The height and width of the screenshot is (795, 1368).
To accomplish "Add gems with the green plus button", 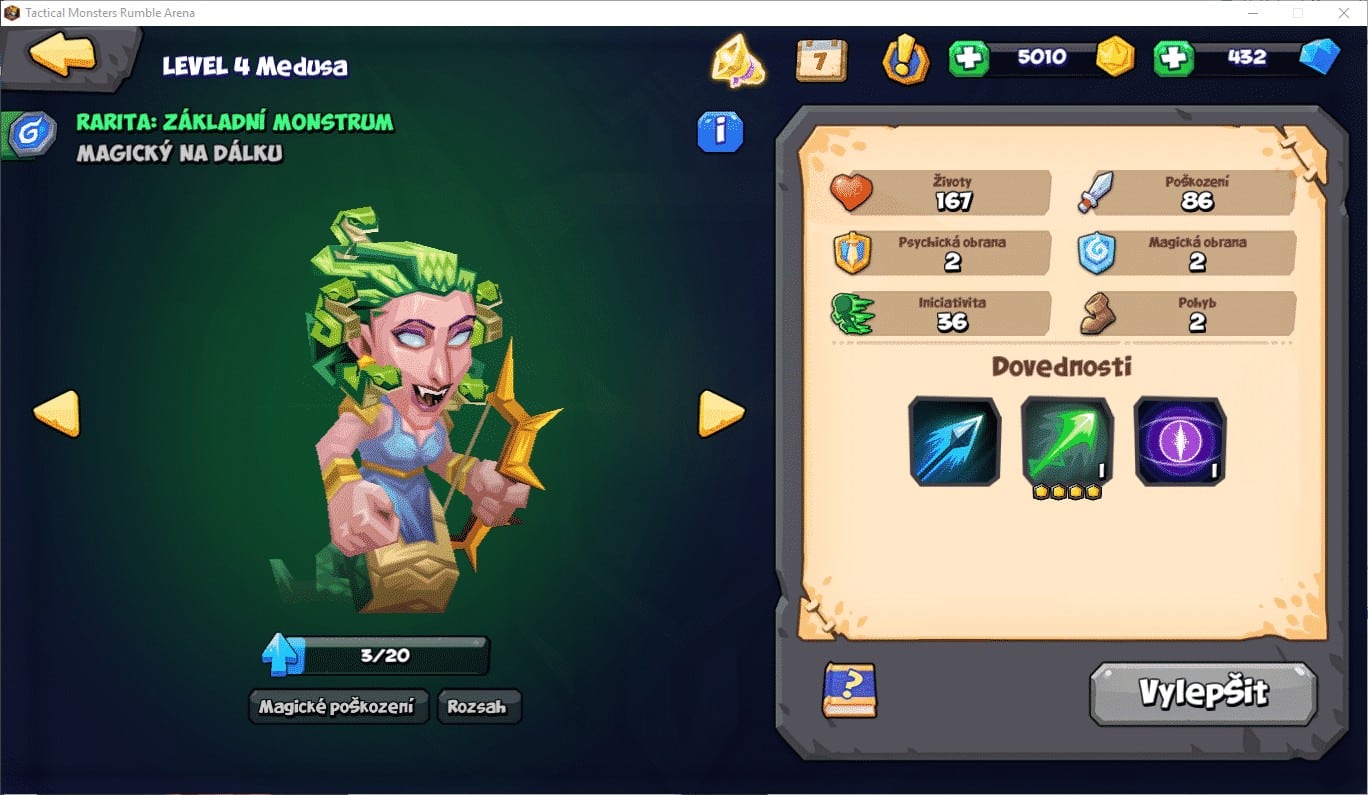I will pyautogui.click(x=1174, y=58).
